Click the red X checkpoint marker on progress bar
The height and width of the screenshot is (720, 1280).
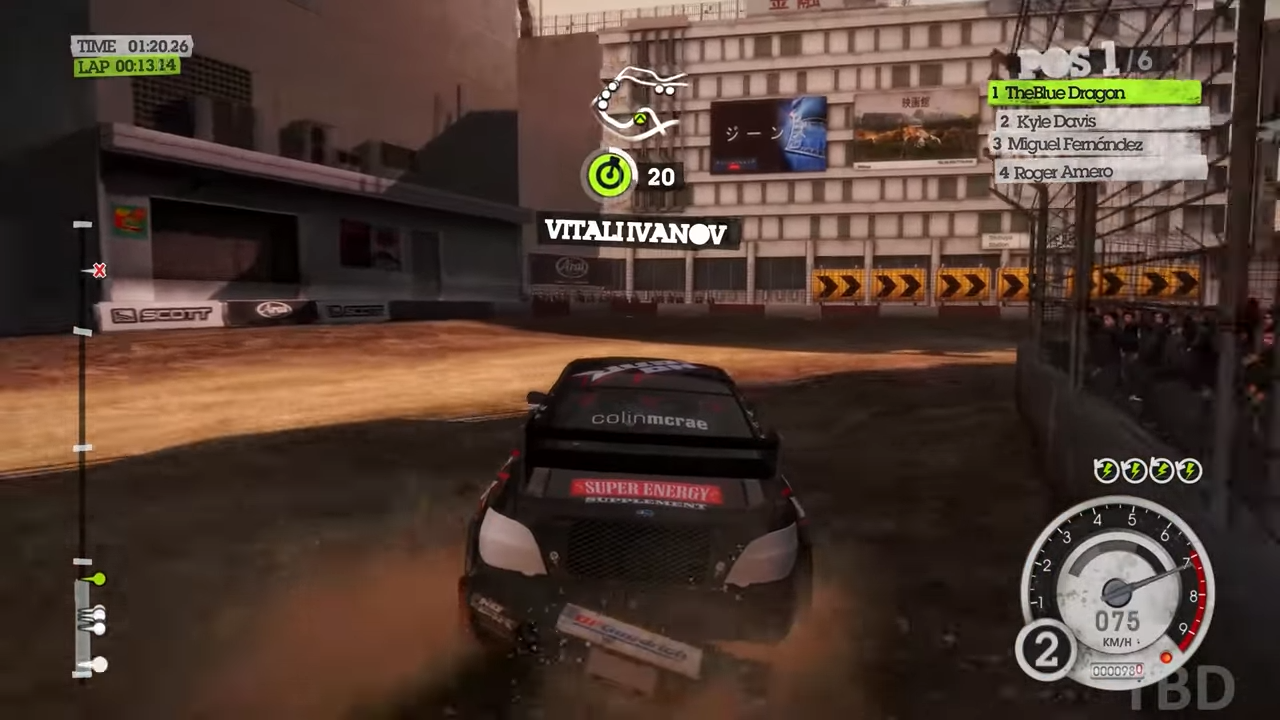99,270
